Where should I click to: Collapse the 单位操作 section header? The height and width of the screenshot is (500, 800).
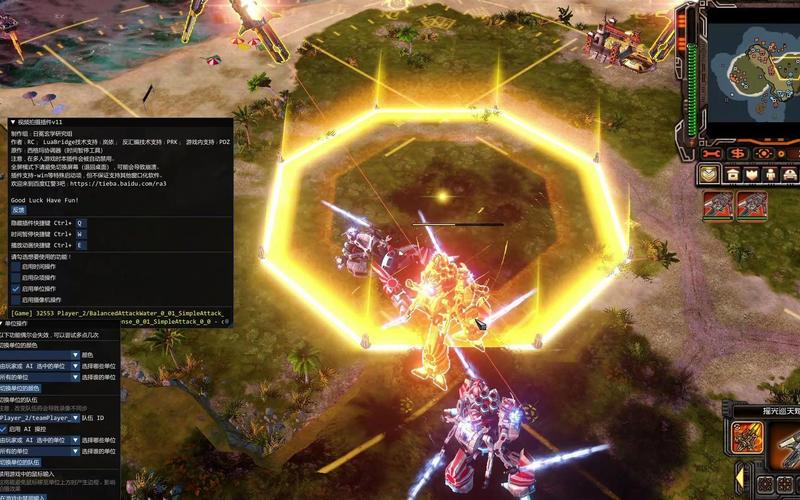pos(3,324)
